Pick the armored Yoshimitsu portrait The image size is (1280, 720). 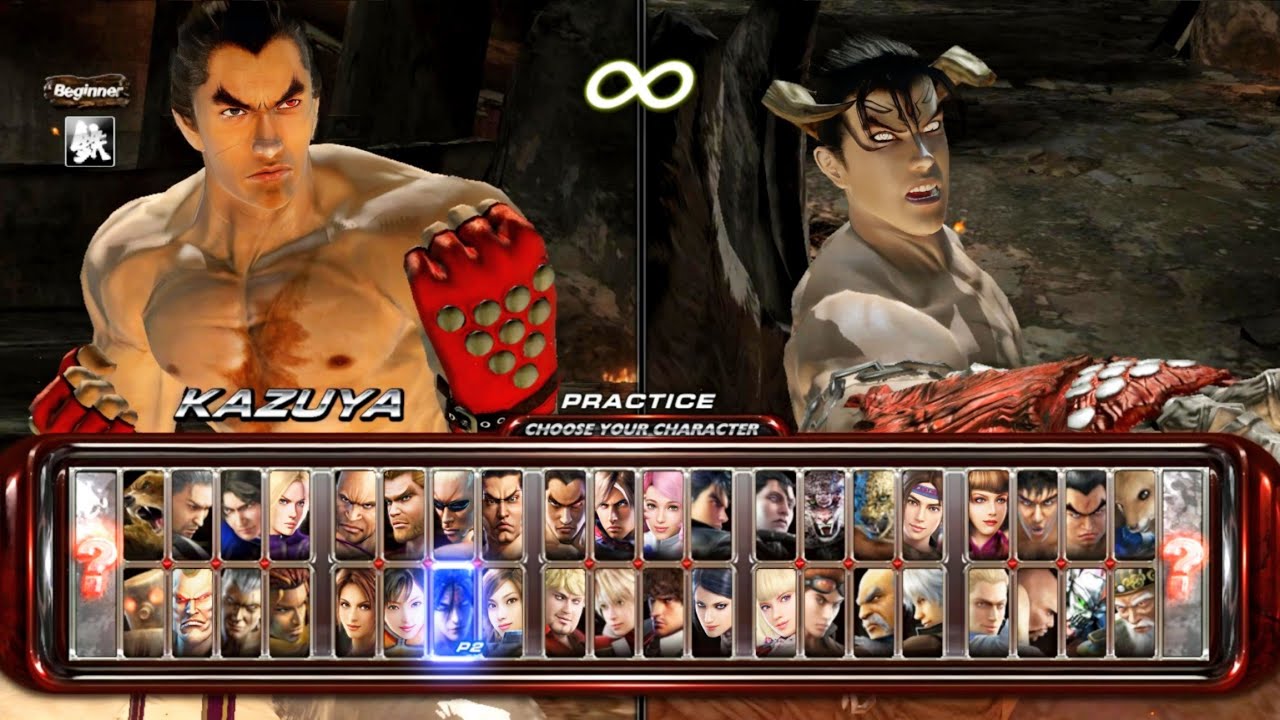click(1086, 612)
